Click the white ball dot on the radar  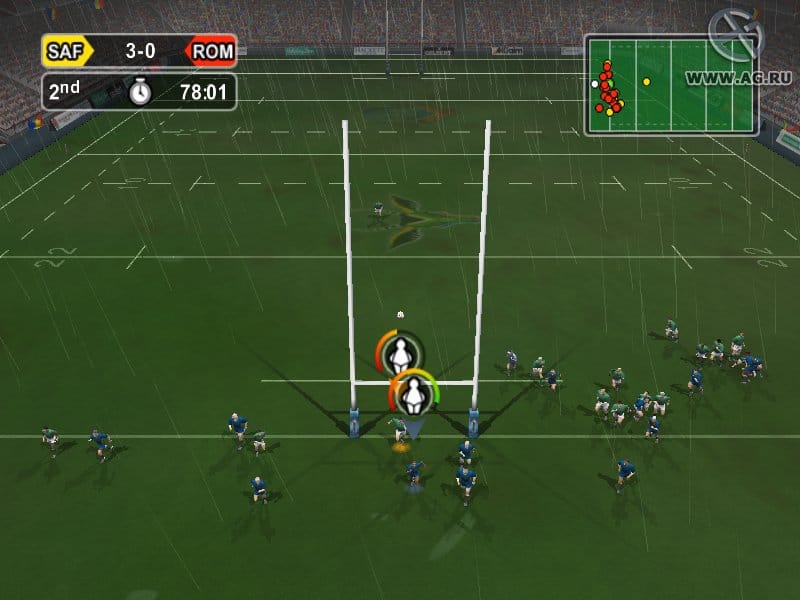coord(595,84)
